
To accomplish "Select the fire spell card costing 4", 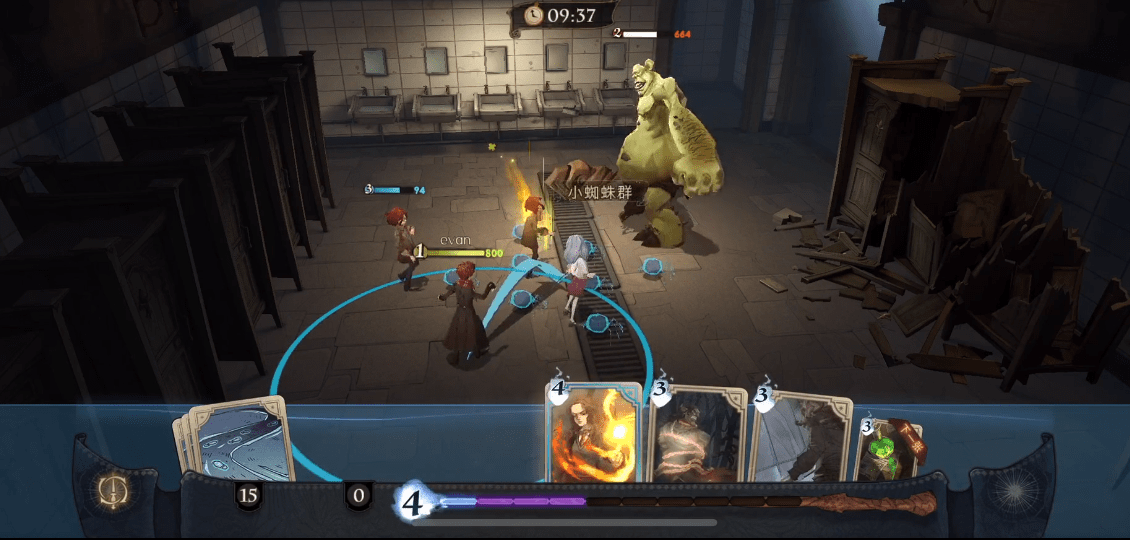I will point(593,434).
